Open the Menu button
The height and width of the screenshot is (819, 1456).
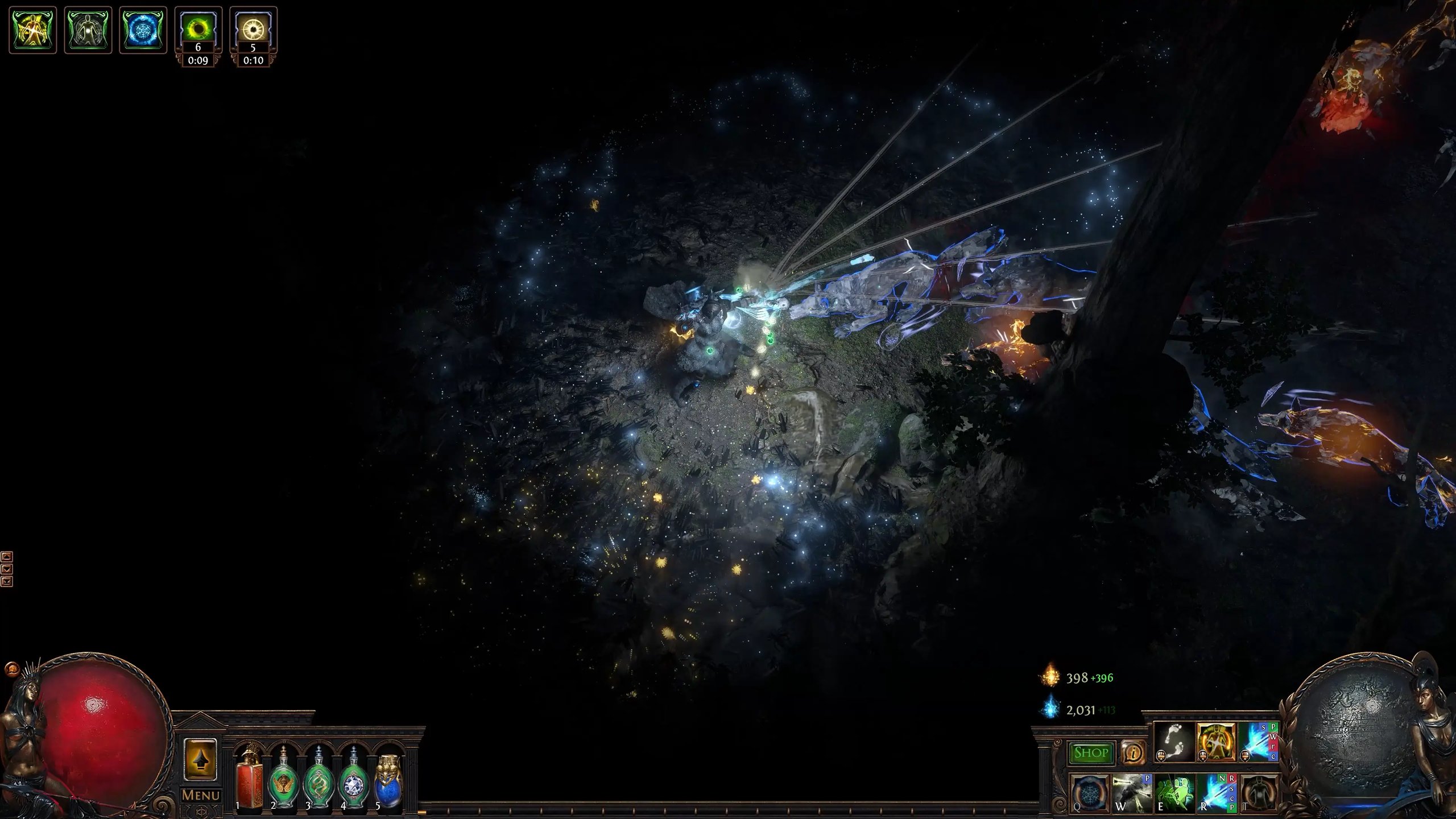[x=200, y=795]
